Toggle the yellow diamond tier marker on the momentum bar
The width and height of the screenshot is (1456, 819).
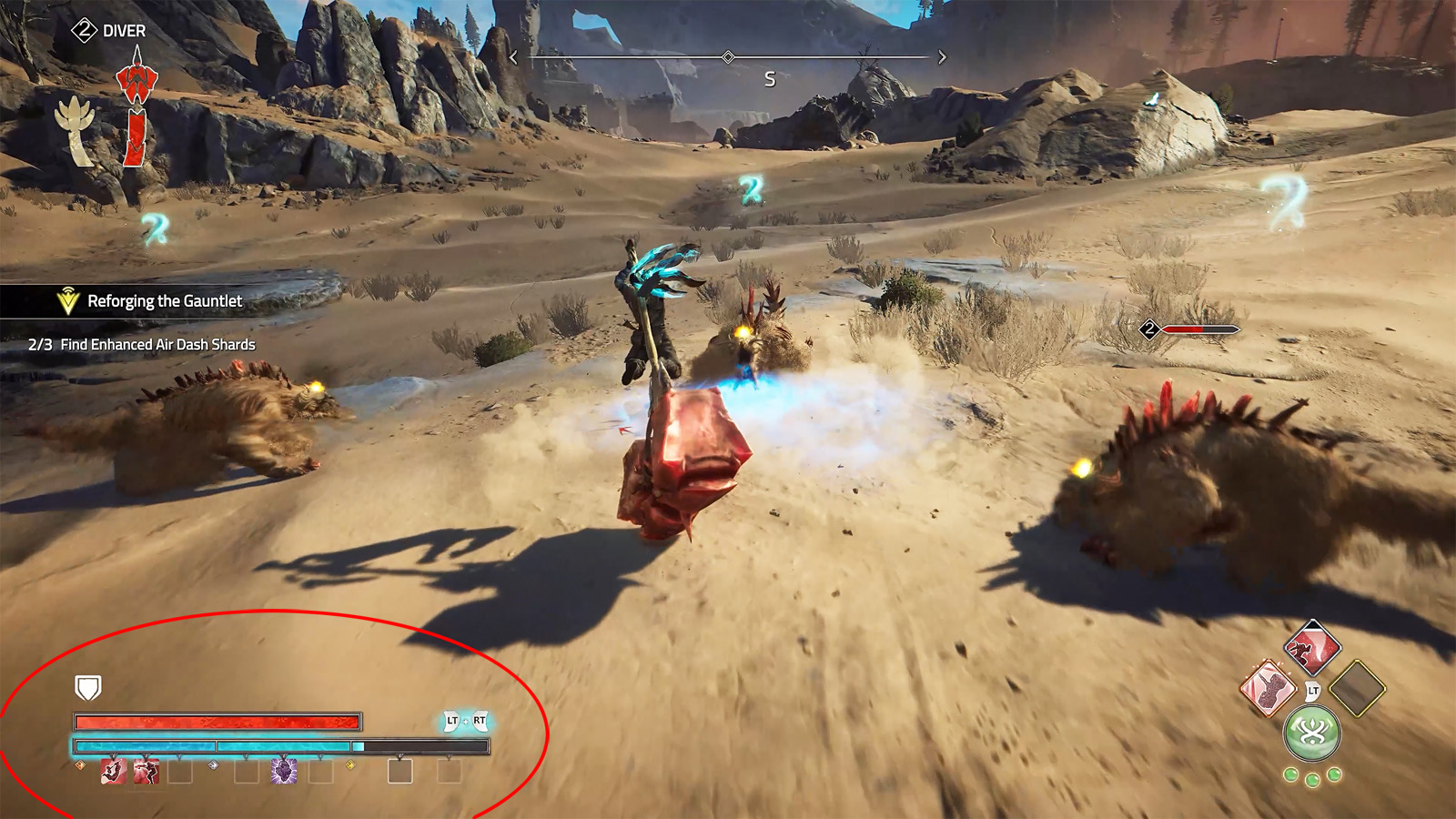(350, 765)
